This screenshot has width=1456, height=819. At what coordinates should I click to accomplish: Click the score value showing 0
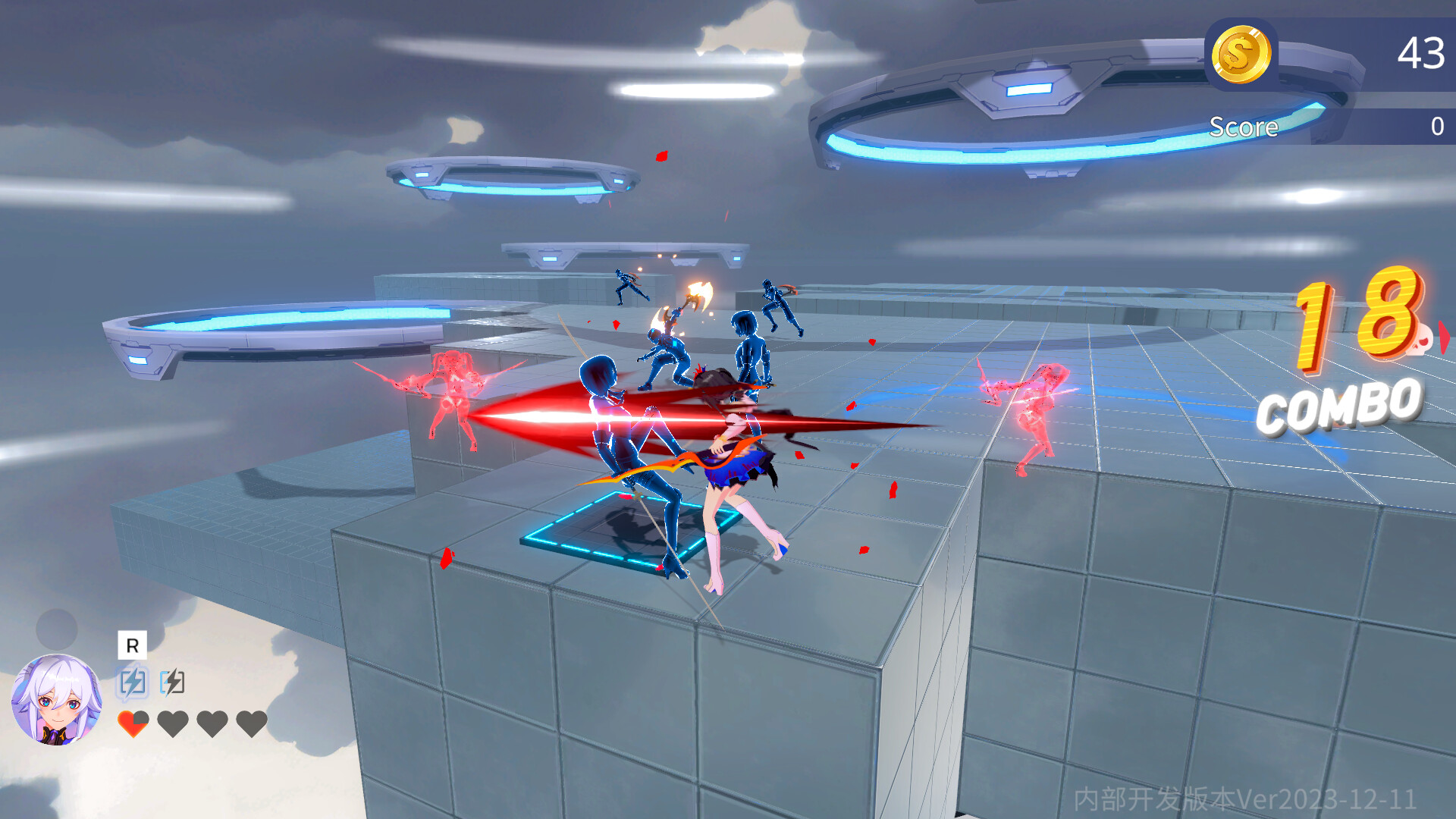tap(1439, 127)
